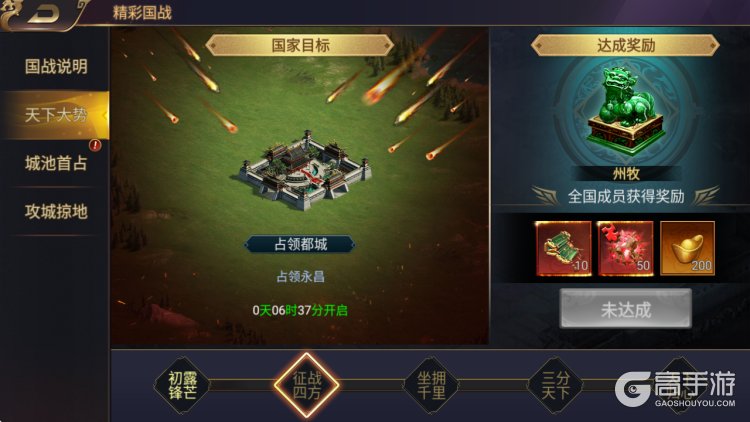Inspect the red gem reward icon
This screenshot has width=750, height=422.
(x=624, y=248)
